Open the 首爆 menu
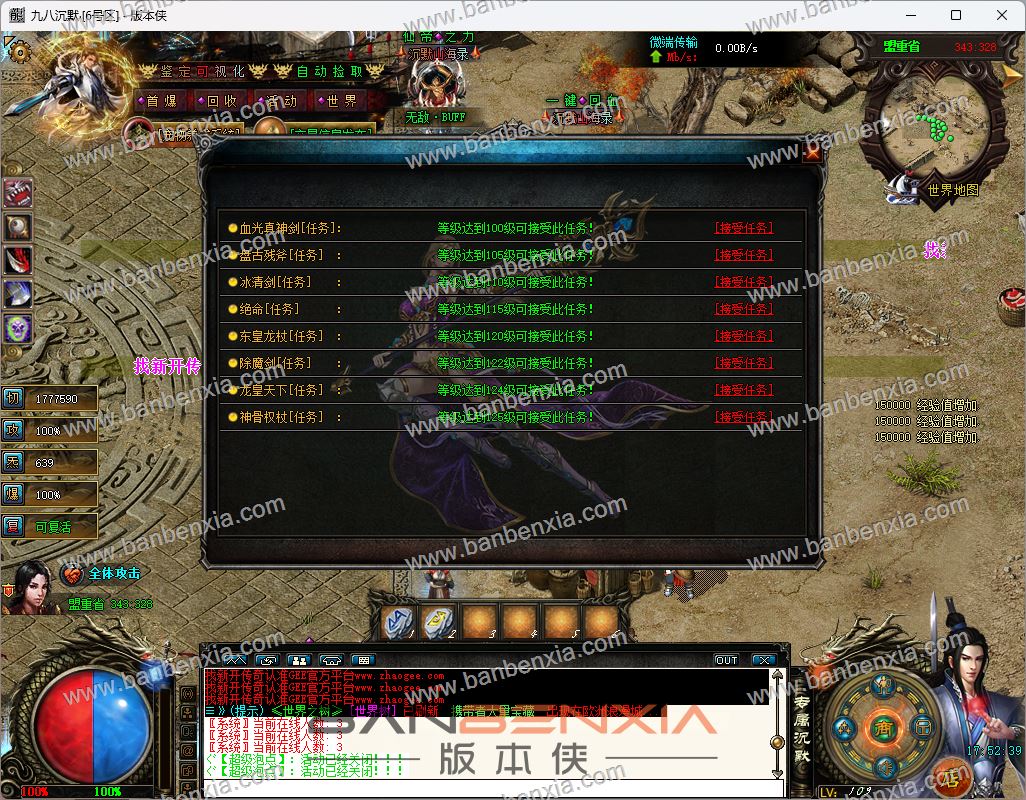Viewport: 1026px width, 800px height. tap(160, 101)
